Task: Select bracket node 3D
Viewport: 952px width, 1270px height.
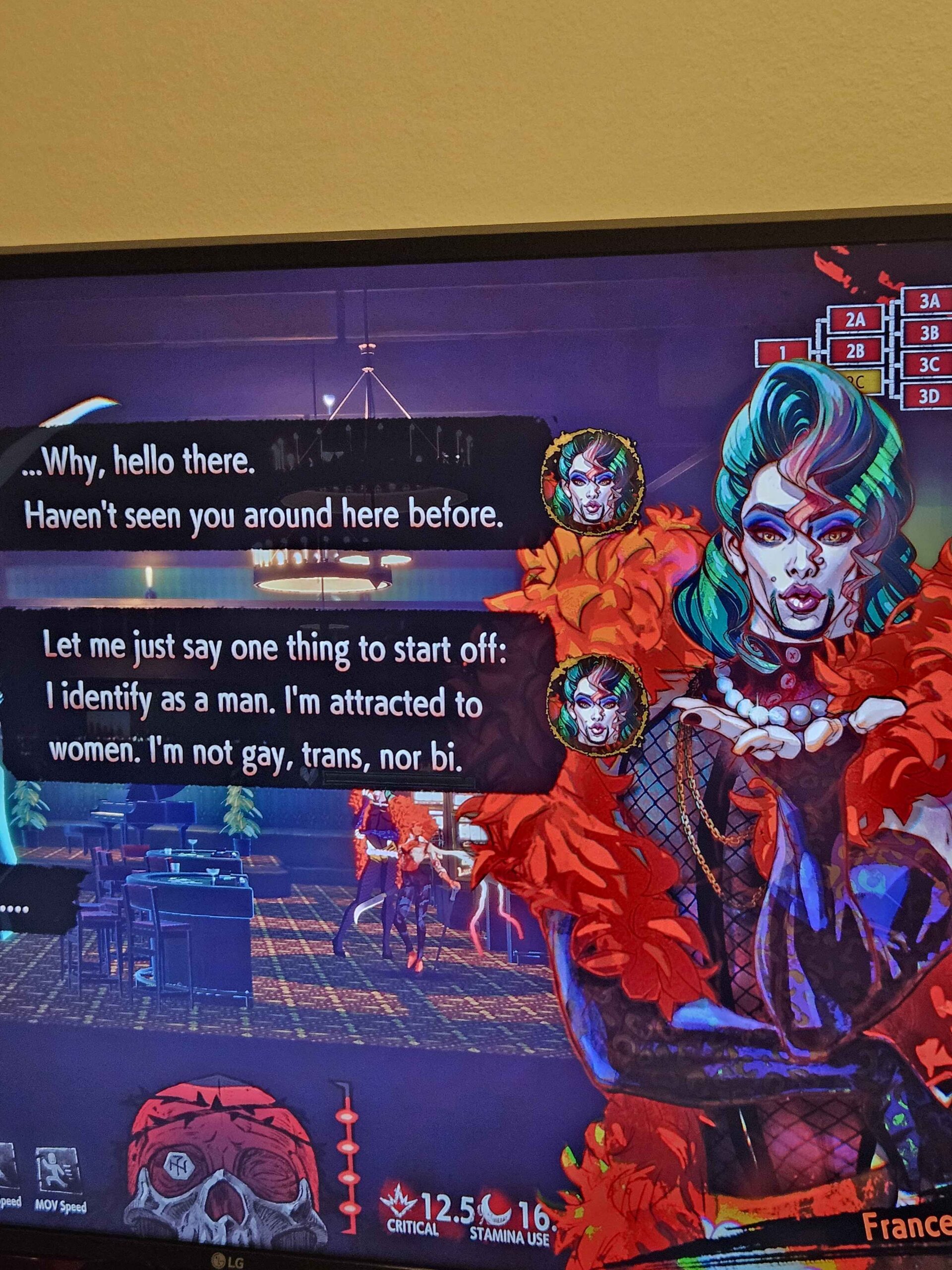Action: click(929, 396)
